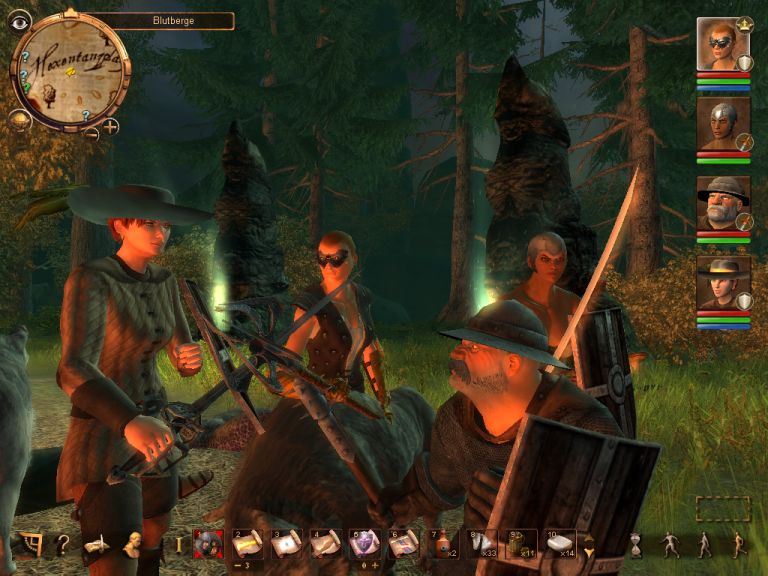Viewport: 768px width, 576px height.
Task: Zoom in the minimap with plus button
Action: click(110, 127)
